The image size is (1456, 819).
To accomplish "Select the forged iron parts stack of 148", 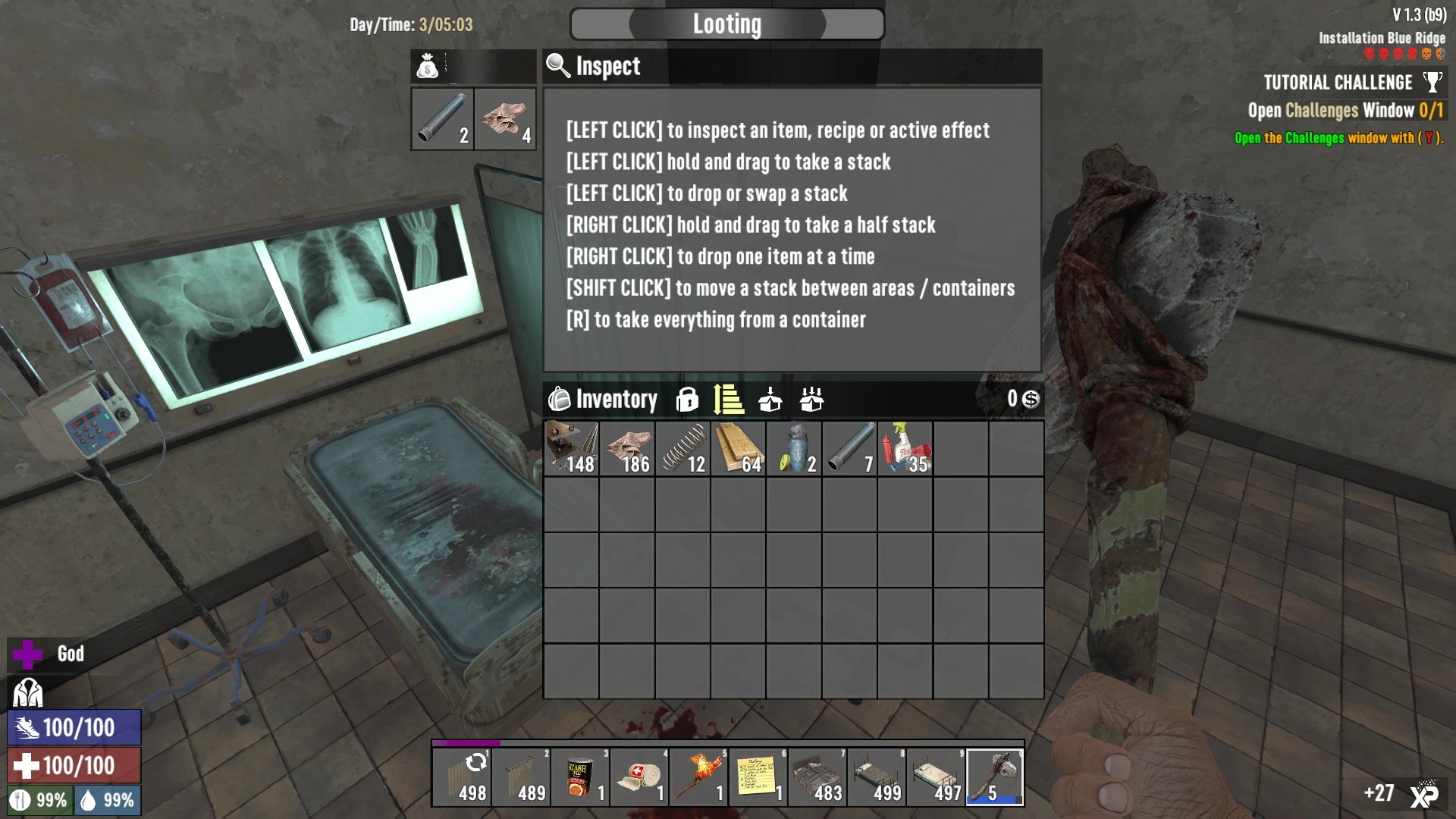I will [572, 449].
